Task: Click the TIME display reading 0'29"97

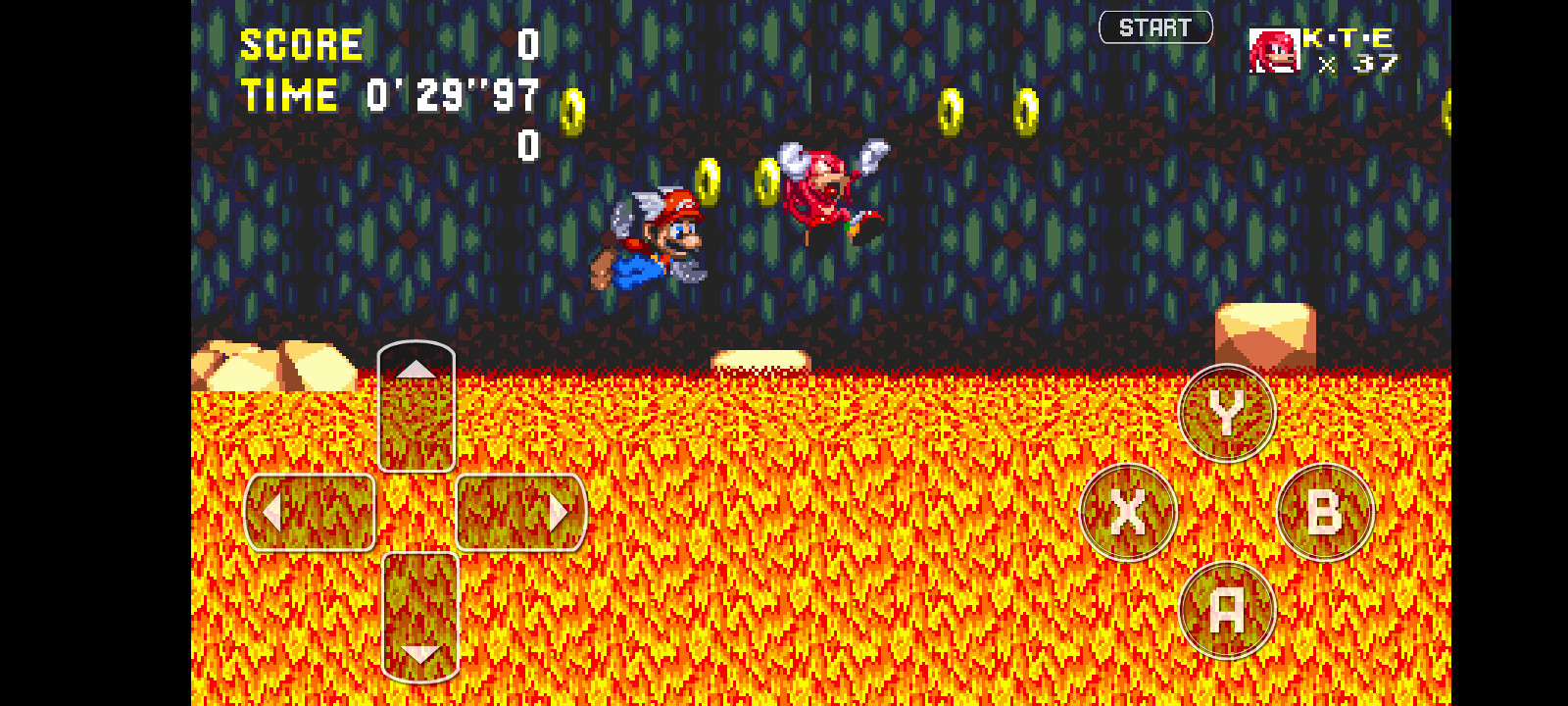Action: point(392,95)
